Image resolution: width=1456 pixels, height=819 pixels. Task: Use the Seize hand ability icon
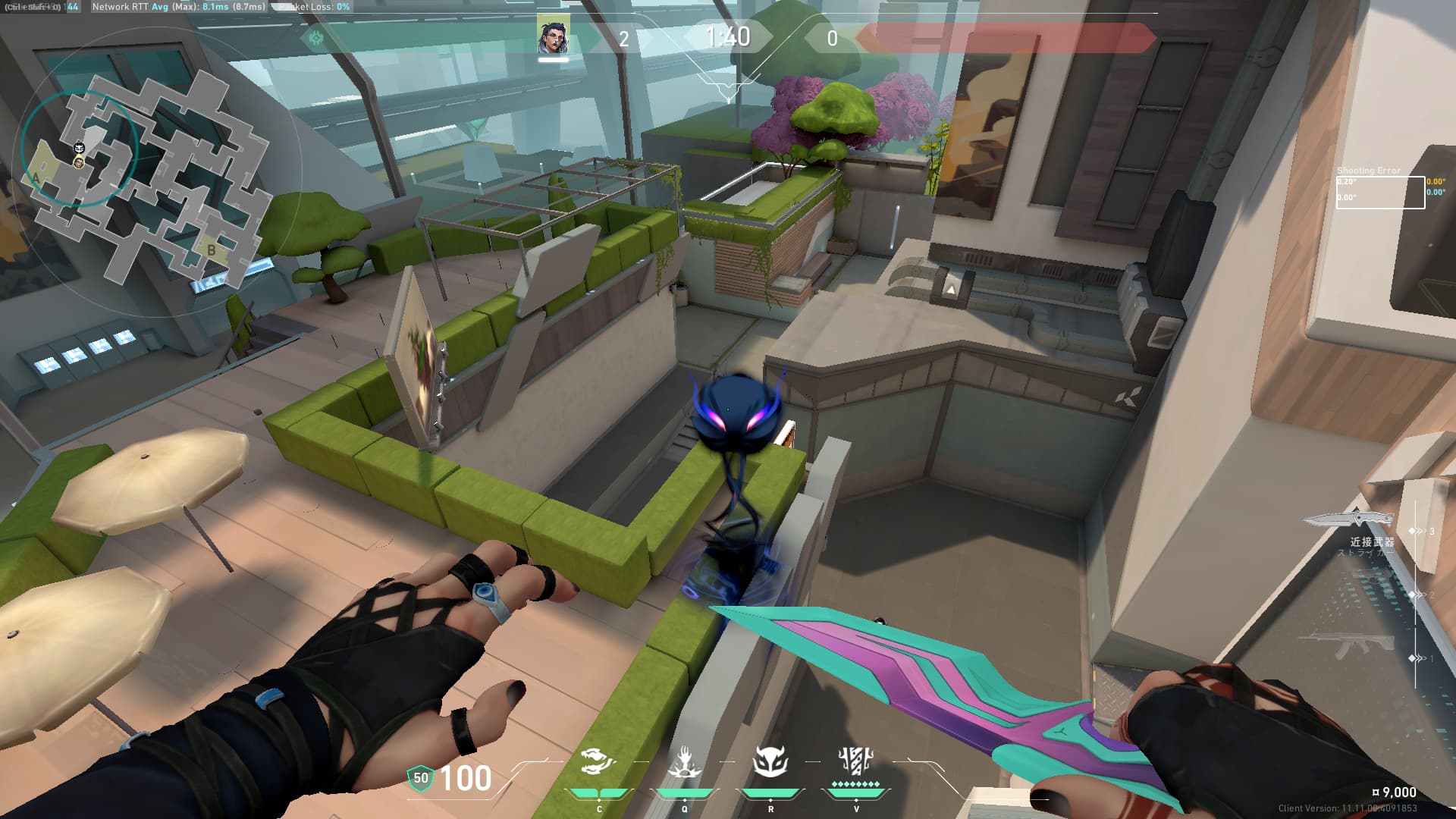[x=685, y=762]
